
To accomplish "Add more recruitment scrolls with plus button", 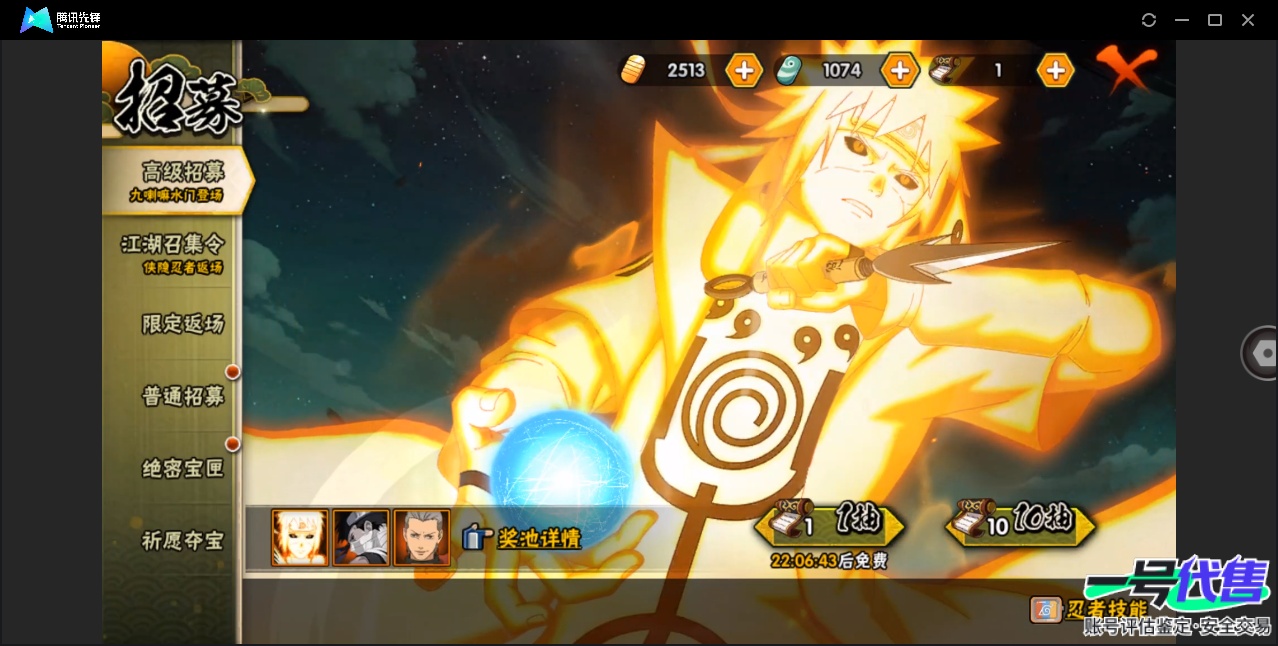I will (1055, 70).
